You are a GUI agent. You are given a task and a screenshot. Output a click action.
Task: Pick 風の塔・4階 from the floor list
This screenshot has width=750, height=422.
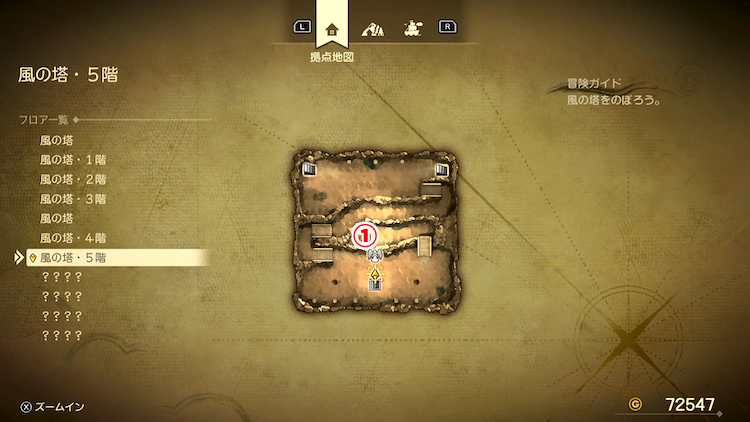(73, 237)
